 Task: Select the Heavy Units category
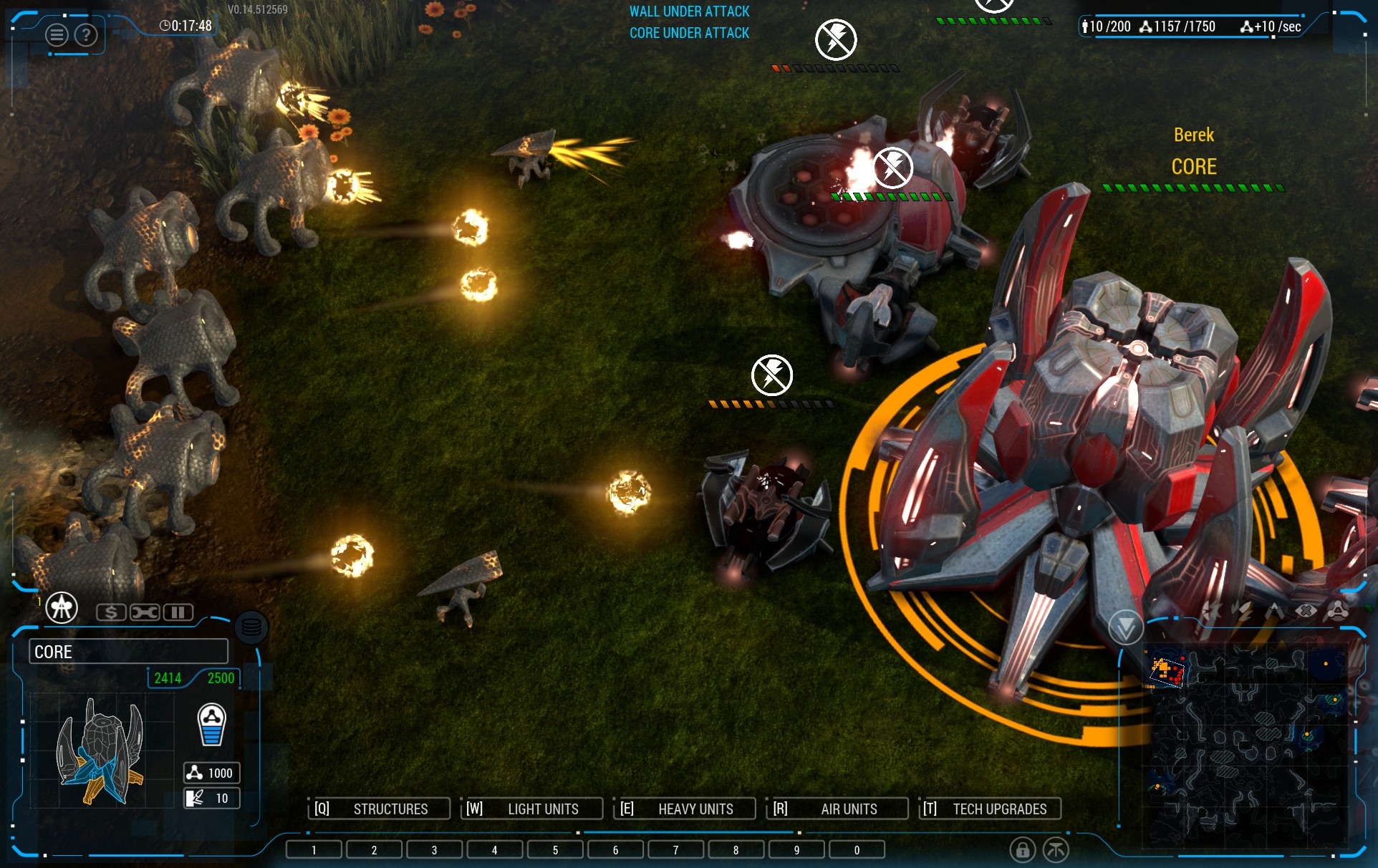(685, 809)
